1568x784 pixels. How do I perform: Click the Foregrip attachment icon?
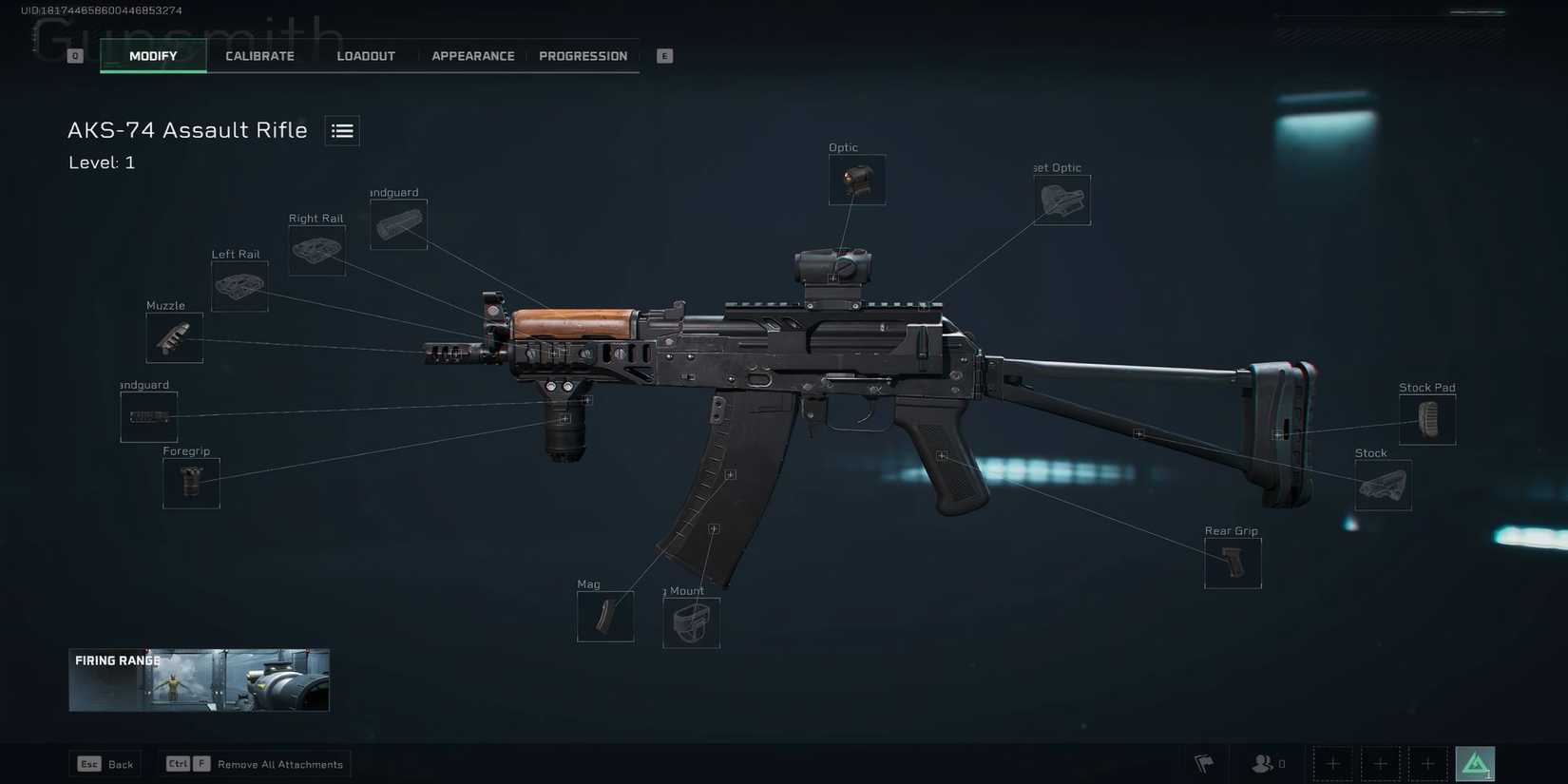(x=190, y=483)
